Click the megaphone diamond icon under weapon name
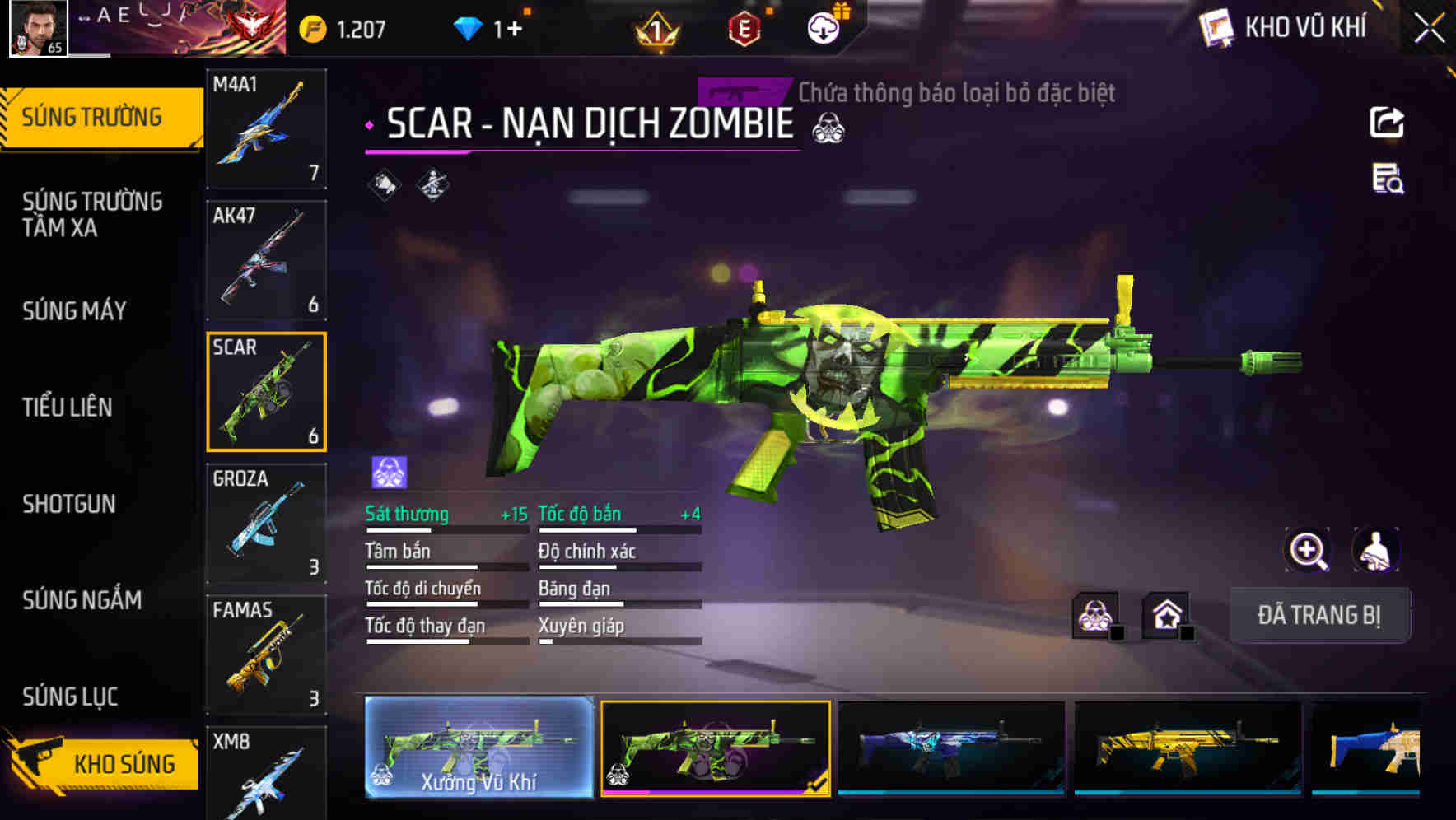 tap(384, 185)
